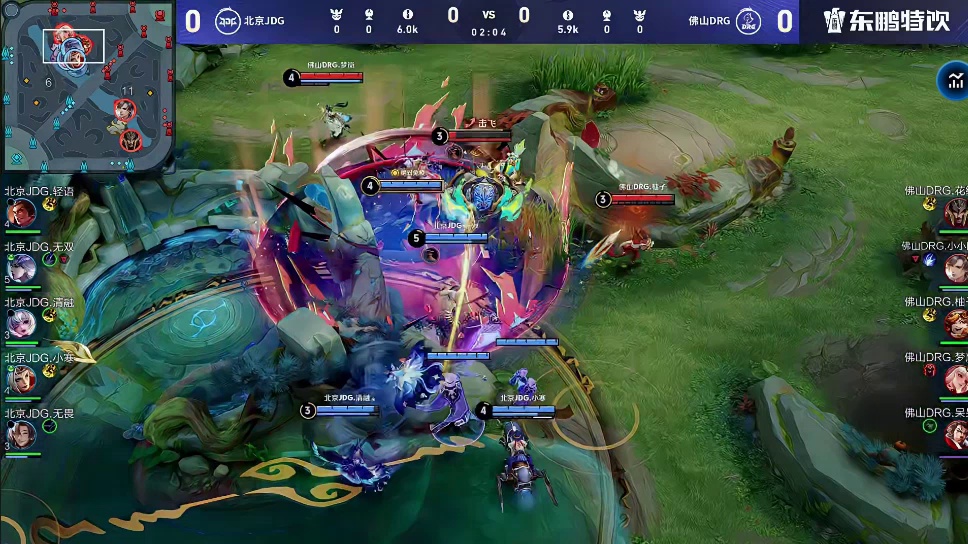View the 北京JDG.无畏 player portrait
The width and height of the screenshot is (968, 544).
click(x=22, y=433)
